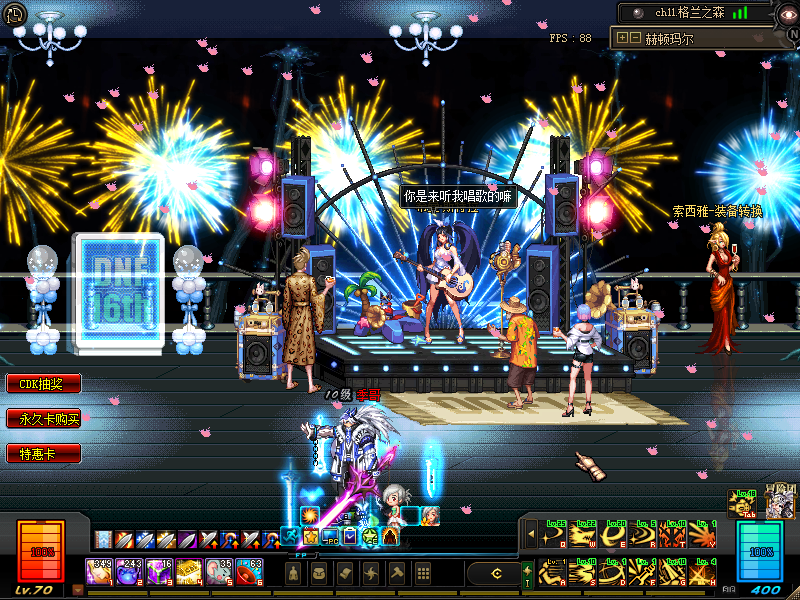Open the grid menu button in the bottom bar

tap(423, 573)
